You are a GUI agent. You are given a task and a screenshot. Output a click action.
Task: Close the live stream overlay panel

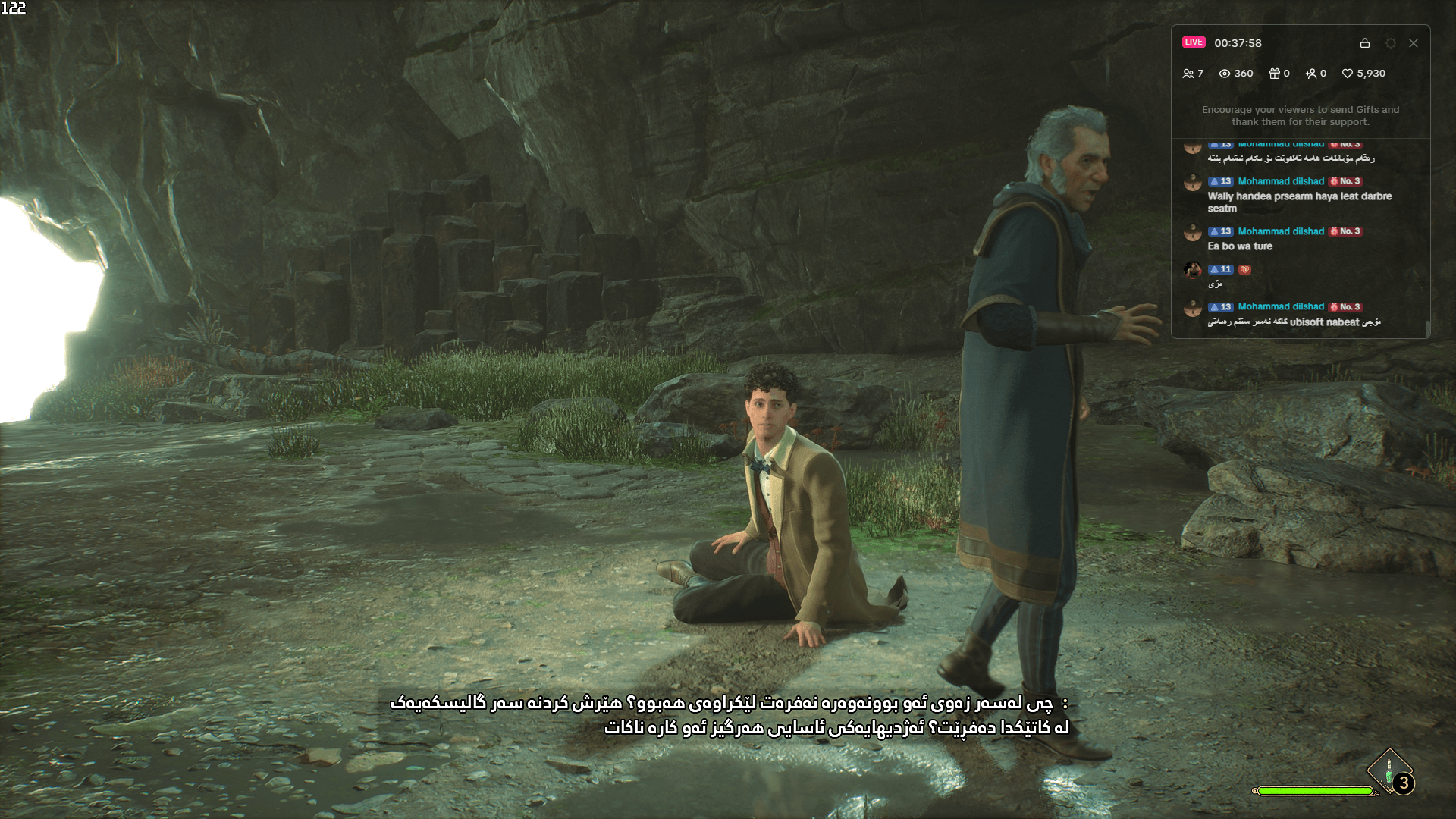coord(1413,43)
